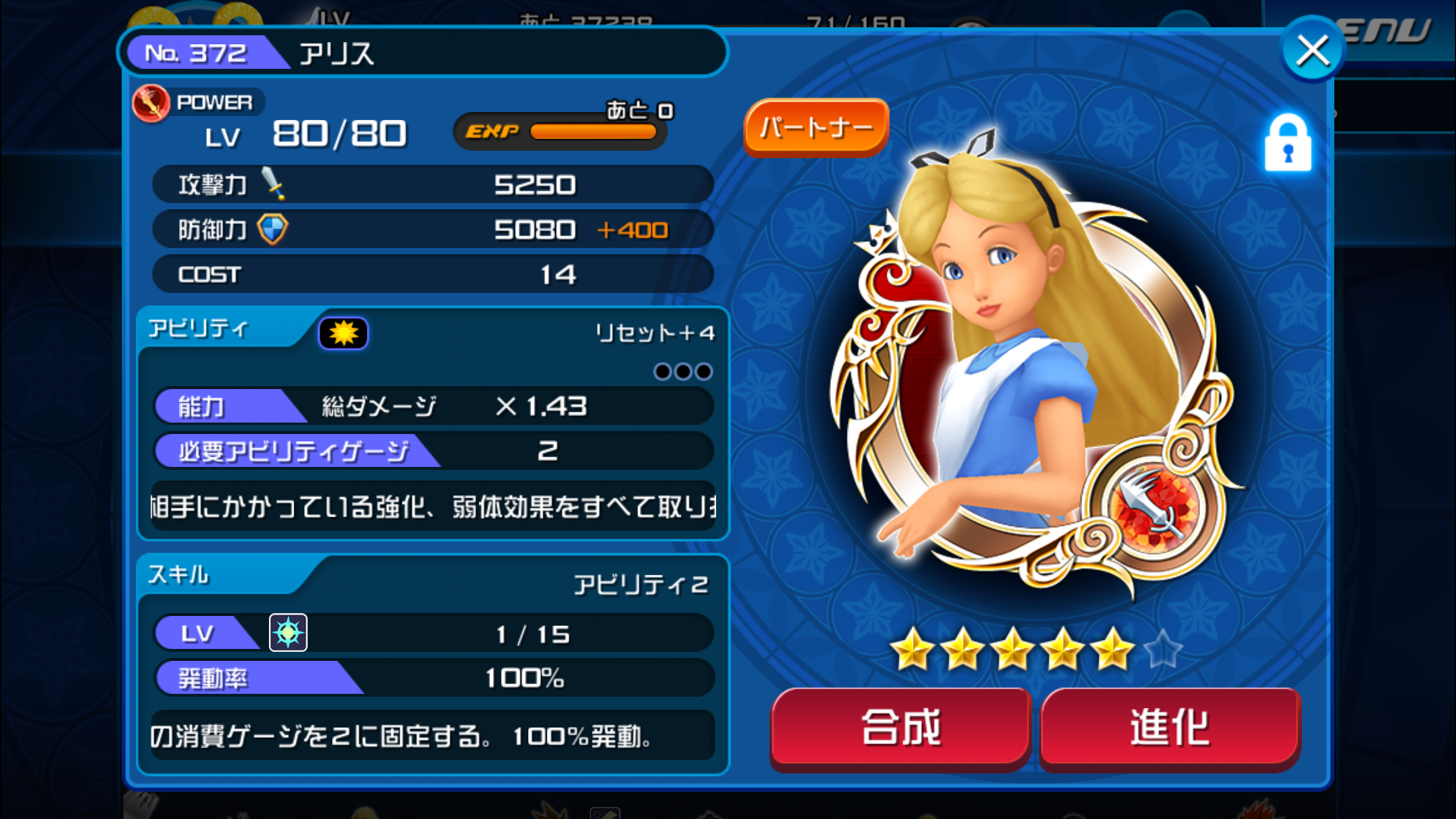The image size is (1456, 819).
Task: Choose the 進化 evolve button
Action: tap(1170, 727)
